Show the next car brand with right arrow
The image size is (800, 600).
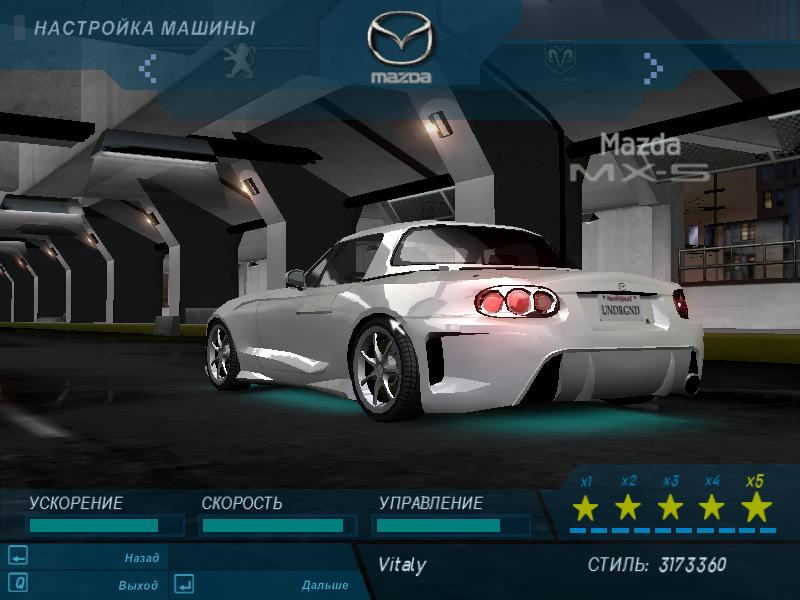653,67
